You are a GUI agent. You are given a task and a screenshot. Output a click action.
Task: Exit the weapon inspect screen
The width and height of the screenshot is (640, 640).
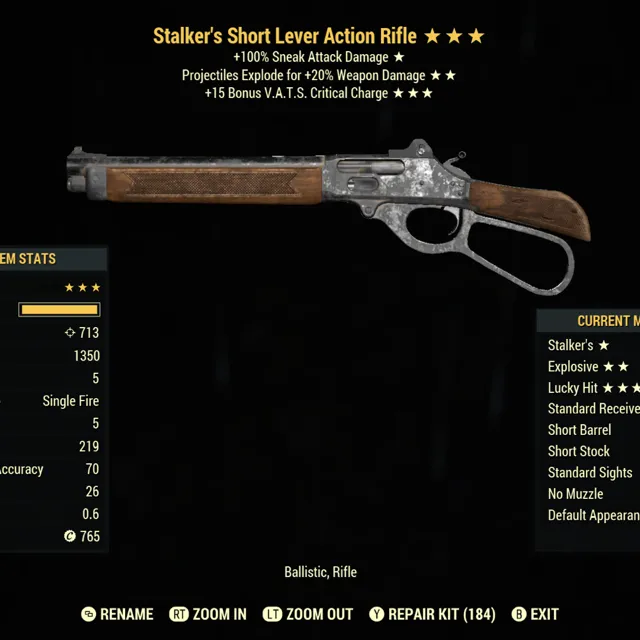(535, 614)
